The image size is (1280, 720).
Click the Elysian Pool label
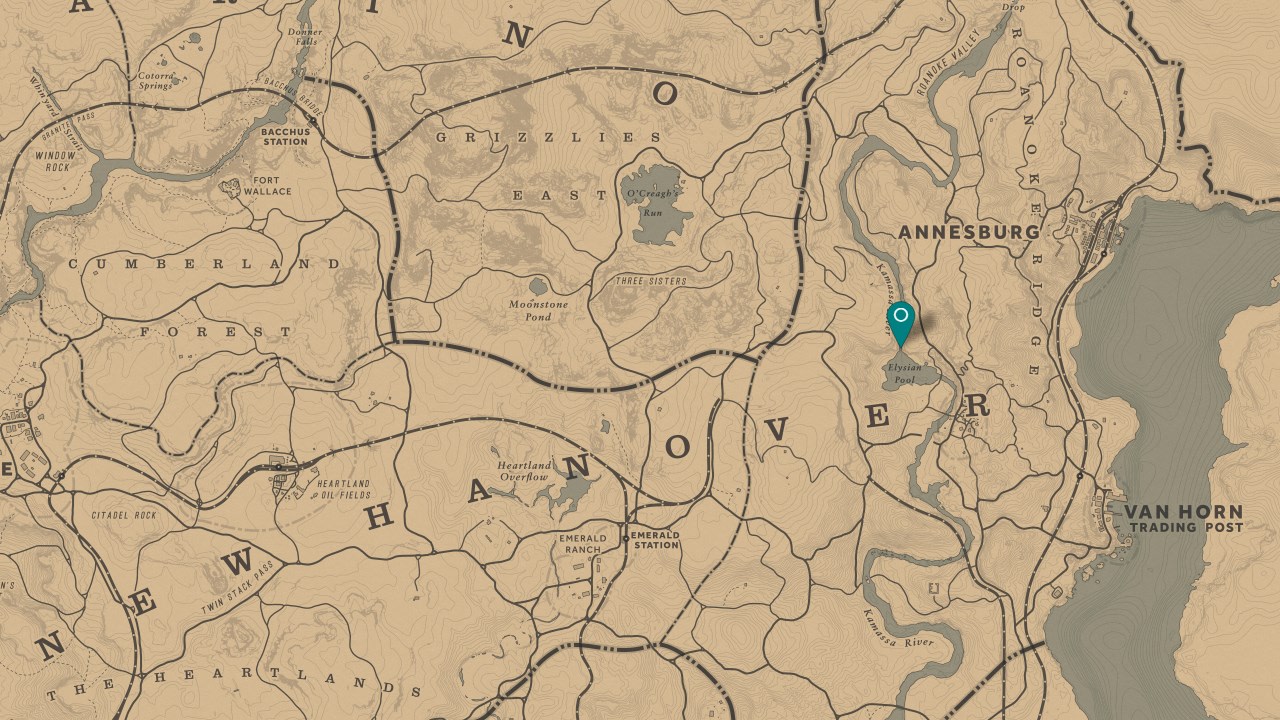point(905,374)
